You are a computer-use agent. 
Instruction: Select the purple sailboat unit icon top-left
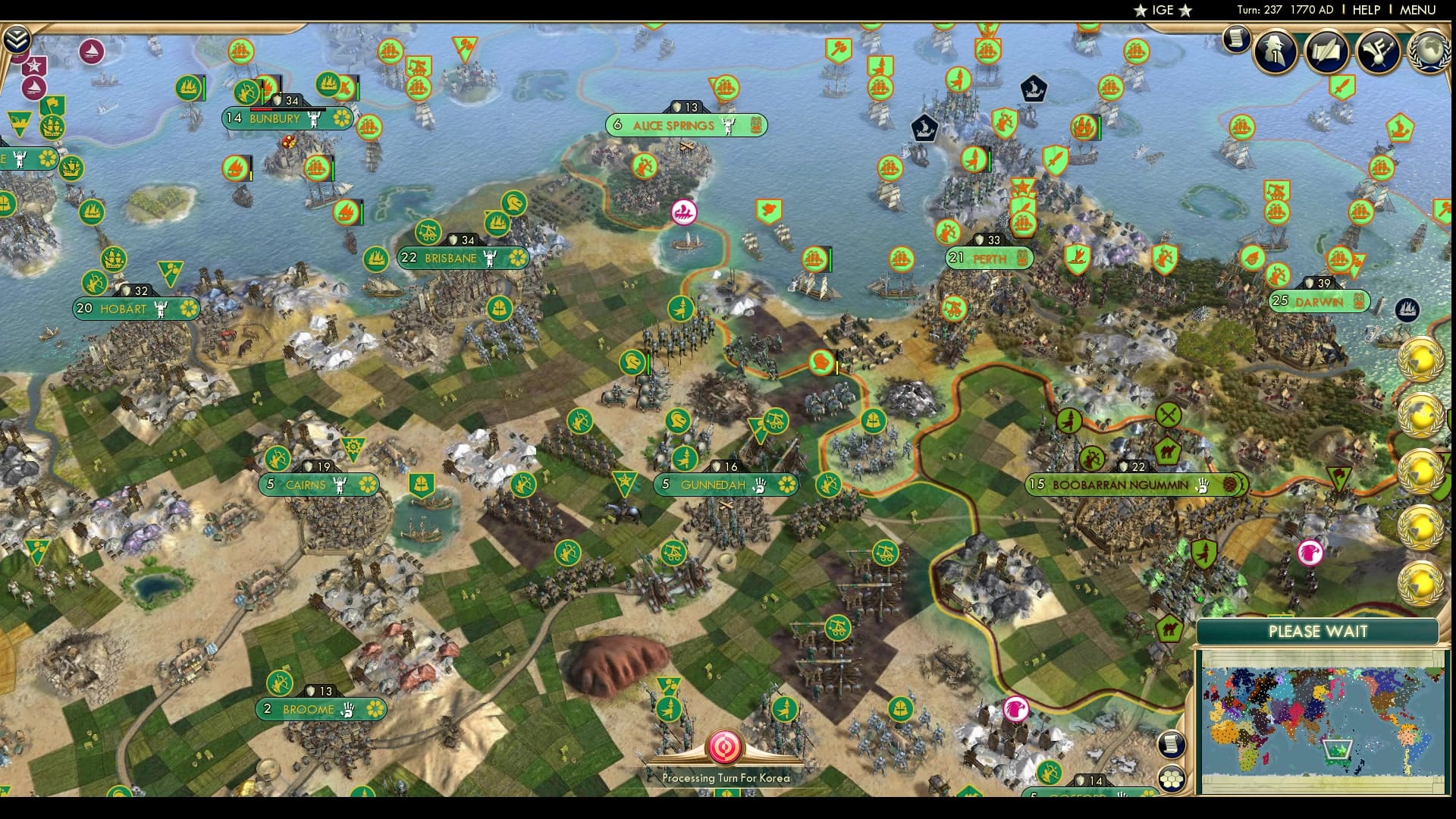(93, 52)
